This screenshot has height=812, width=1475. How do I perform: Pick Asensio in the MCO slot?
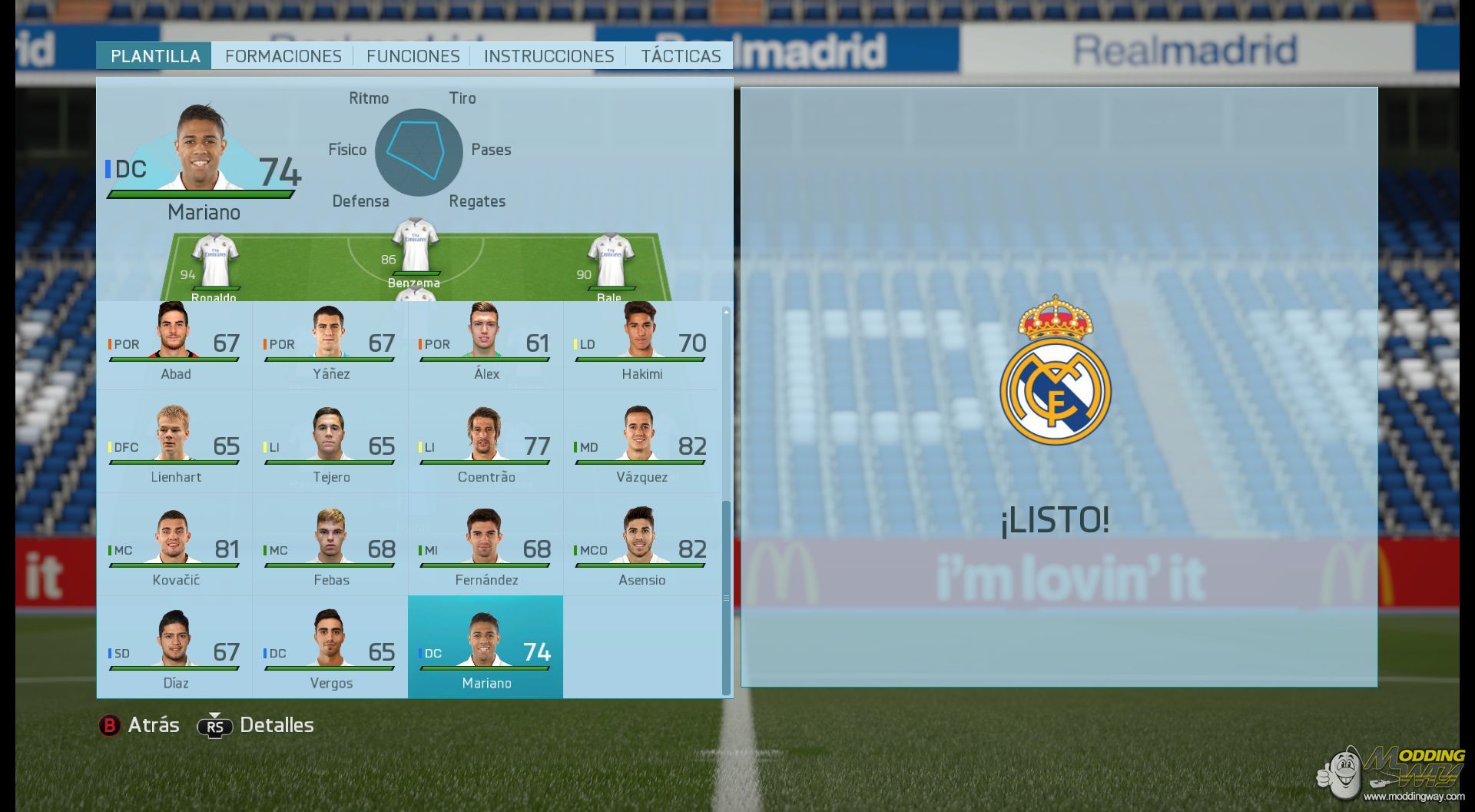tap(641, 552)
